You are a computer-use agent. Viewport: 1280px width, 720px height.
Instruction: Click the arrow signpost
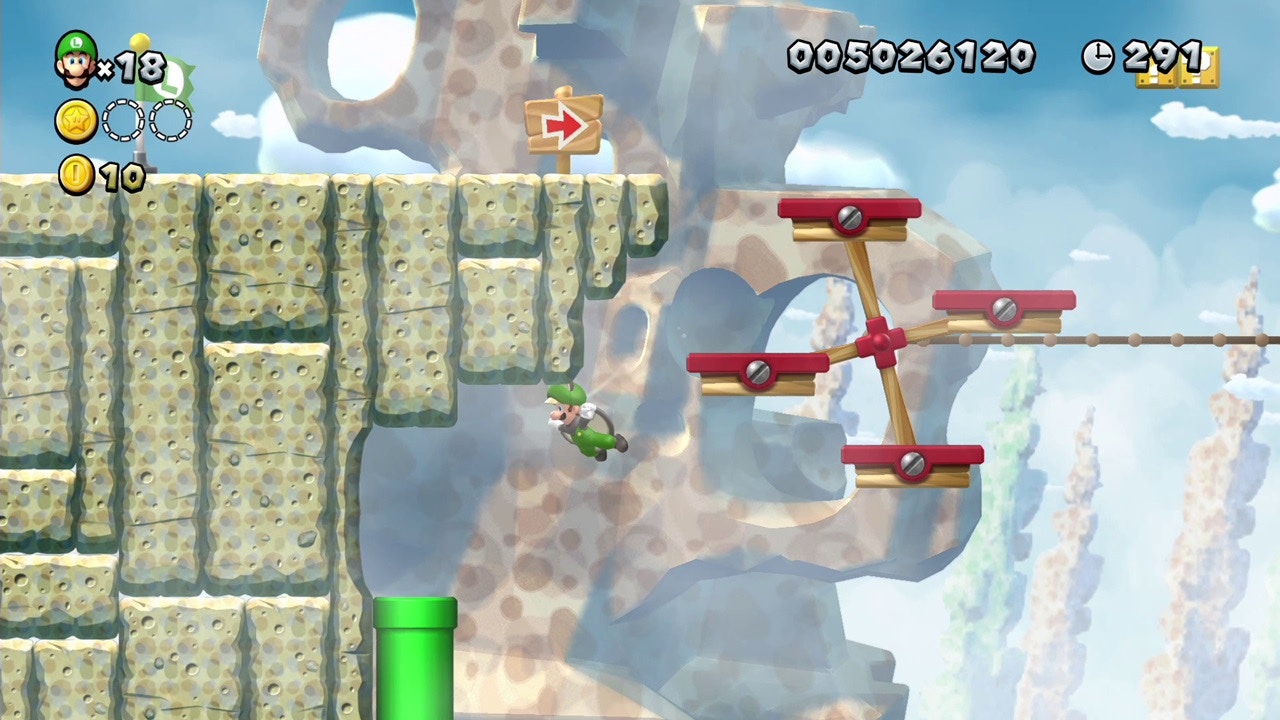[x=565, y=122]
